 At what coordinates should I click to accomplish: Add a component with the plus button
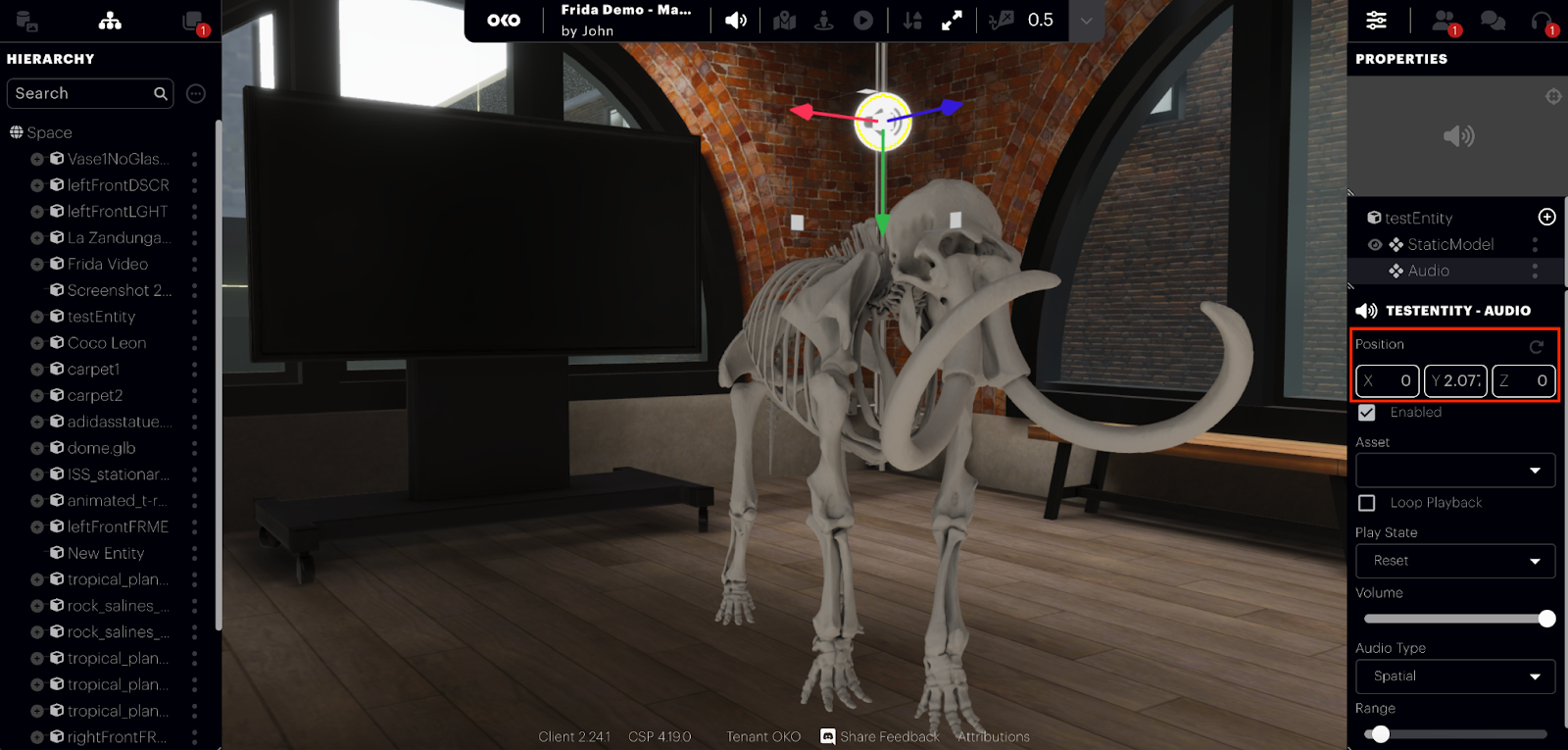[1546, 217]
